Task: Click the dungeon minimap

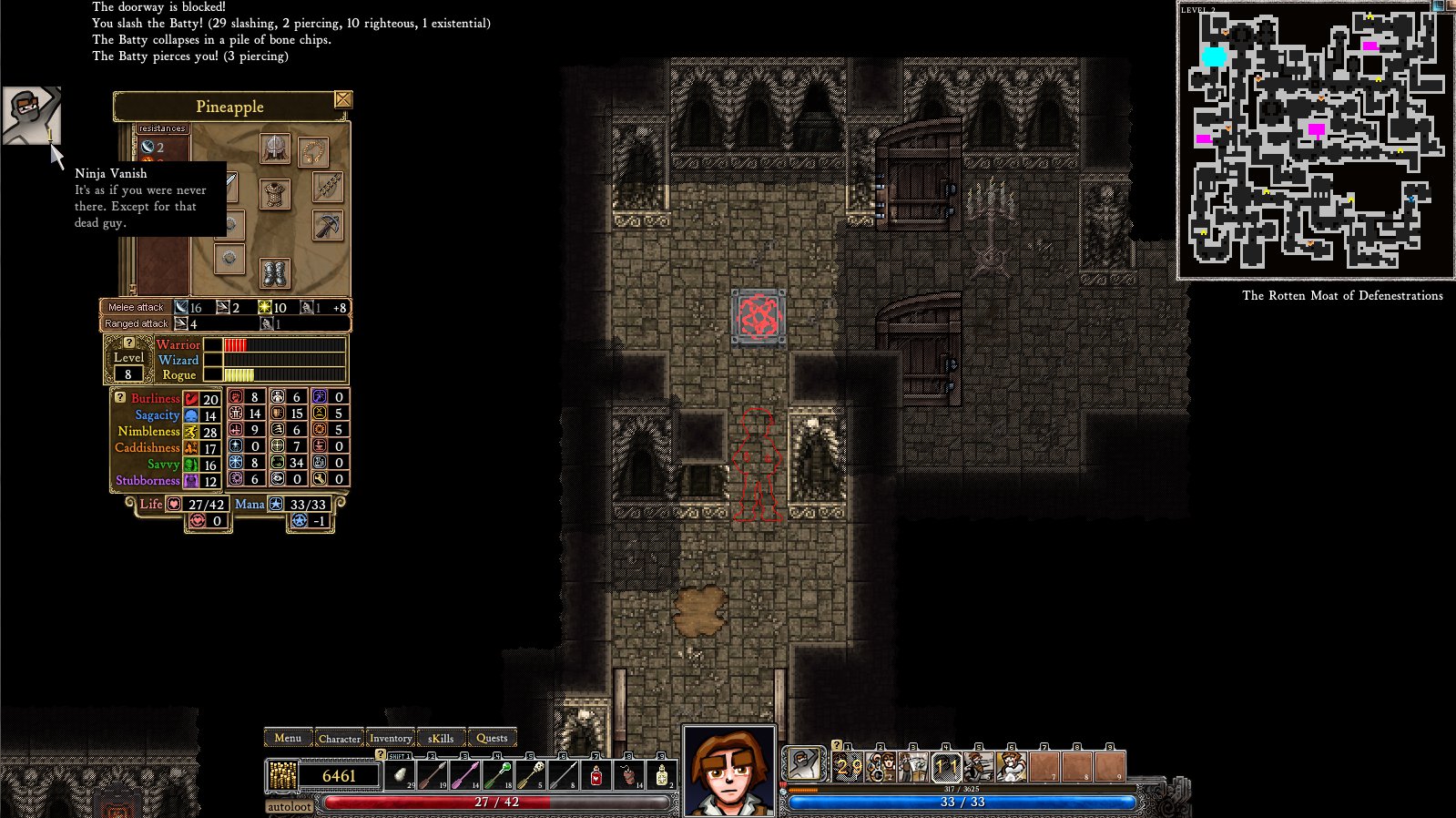Action: (x=1315, y=141)
